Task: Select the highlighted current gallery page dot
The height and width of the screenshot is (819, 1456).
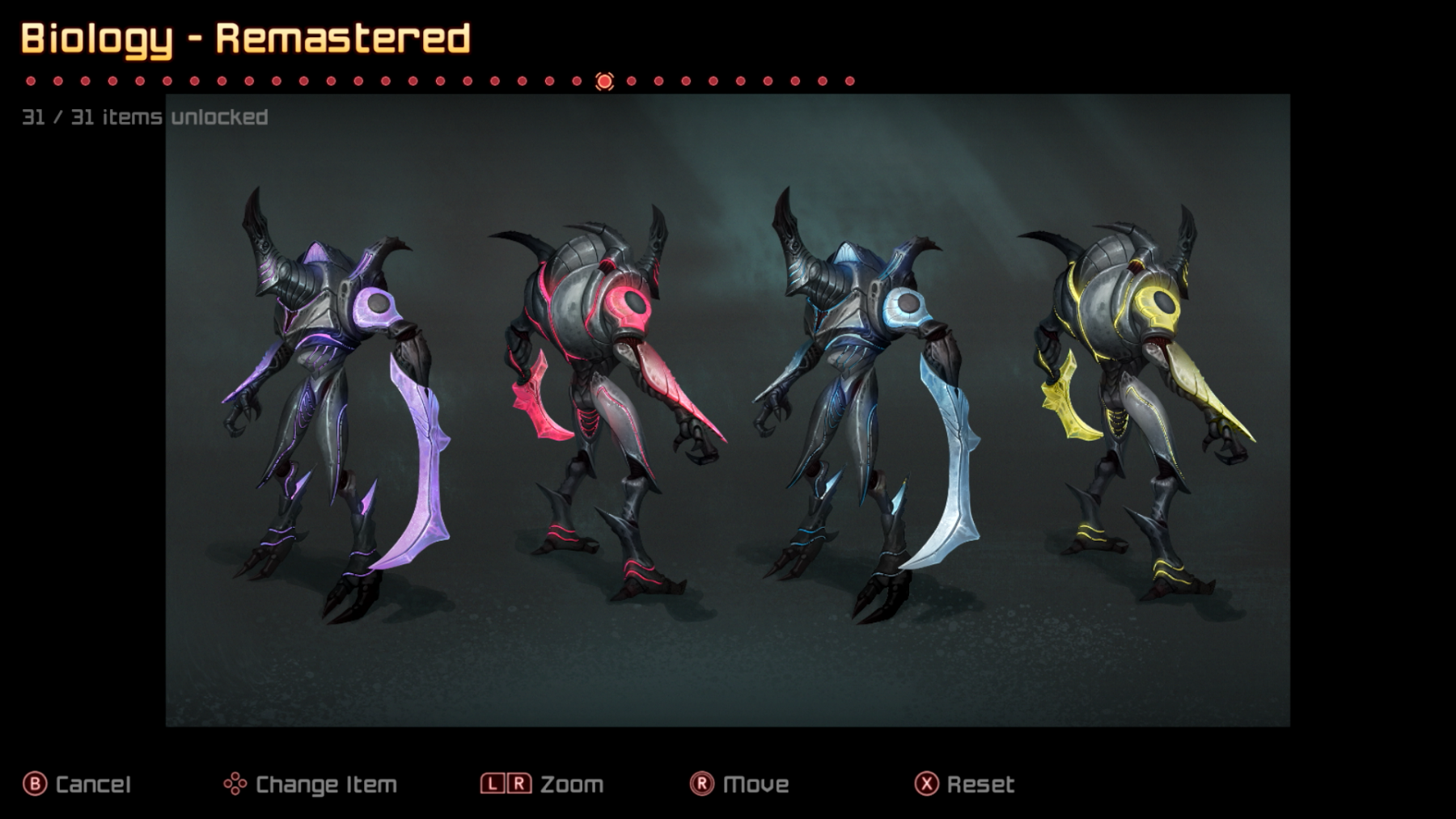Action: [604, 81]
